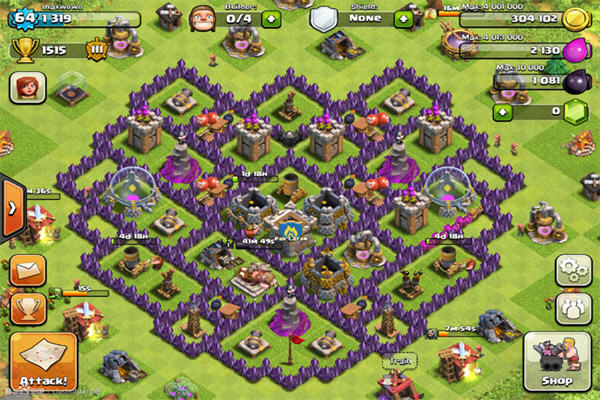Add gems with the green plus button

point(503,111)
